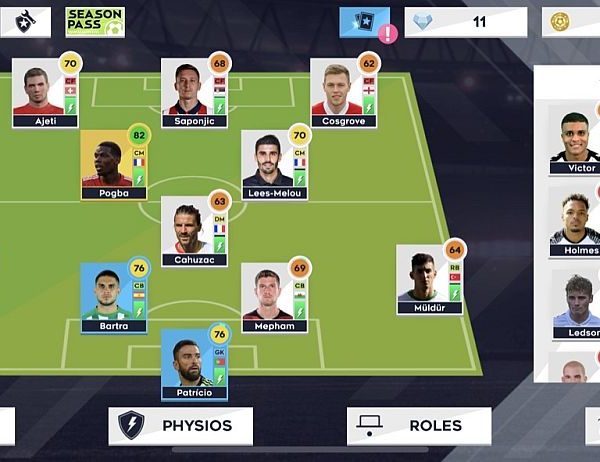Open the player cards icon with alert
Image resolution: width=600 pixels, height=462 pixels.
(365, 22)
